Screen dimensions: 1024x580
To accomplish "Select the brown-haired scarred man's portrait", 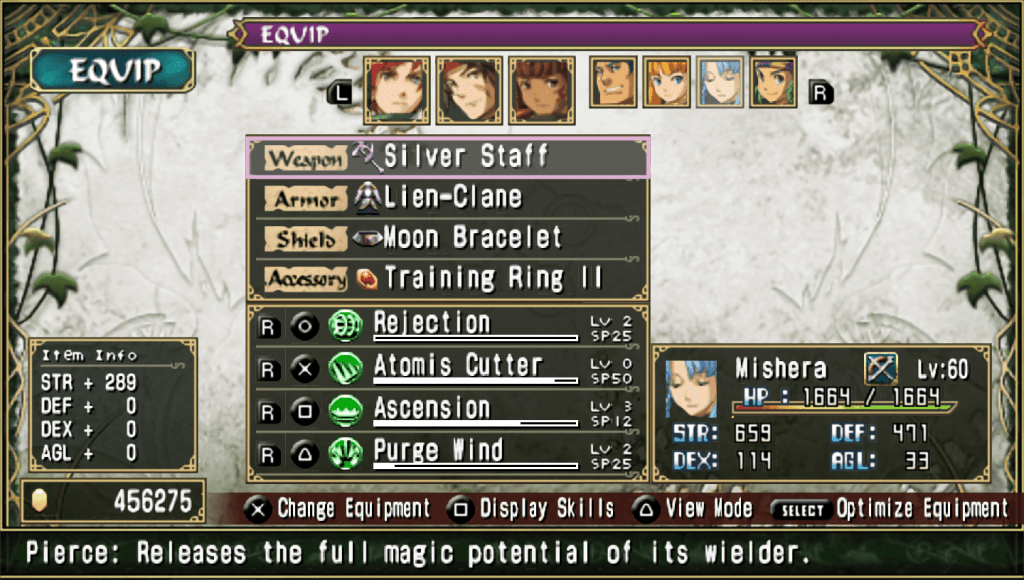I will [x=469, y=90].
